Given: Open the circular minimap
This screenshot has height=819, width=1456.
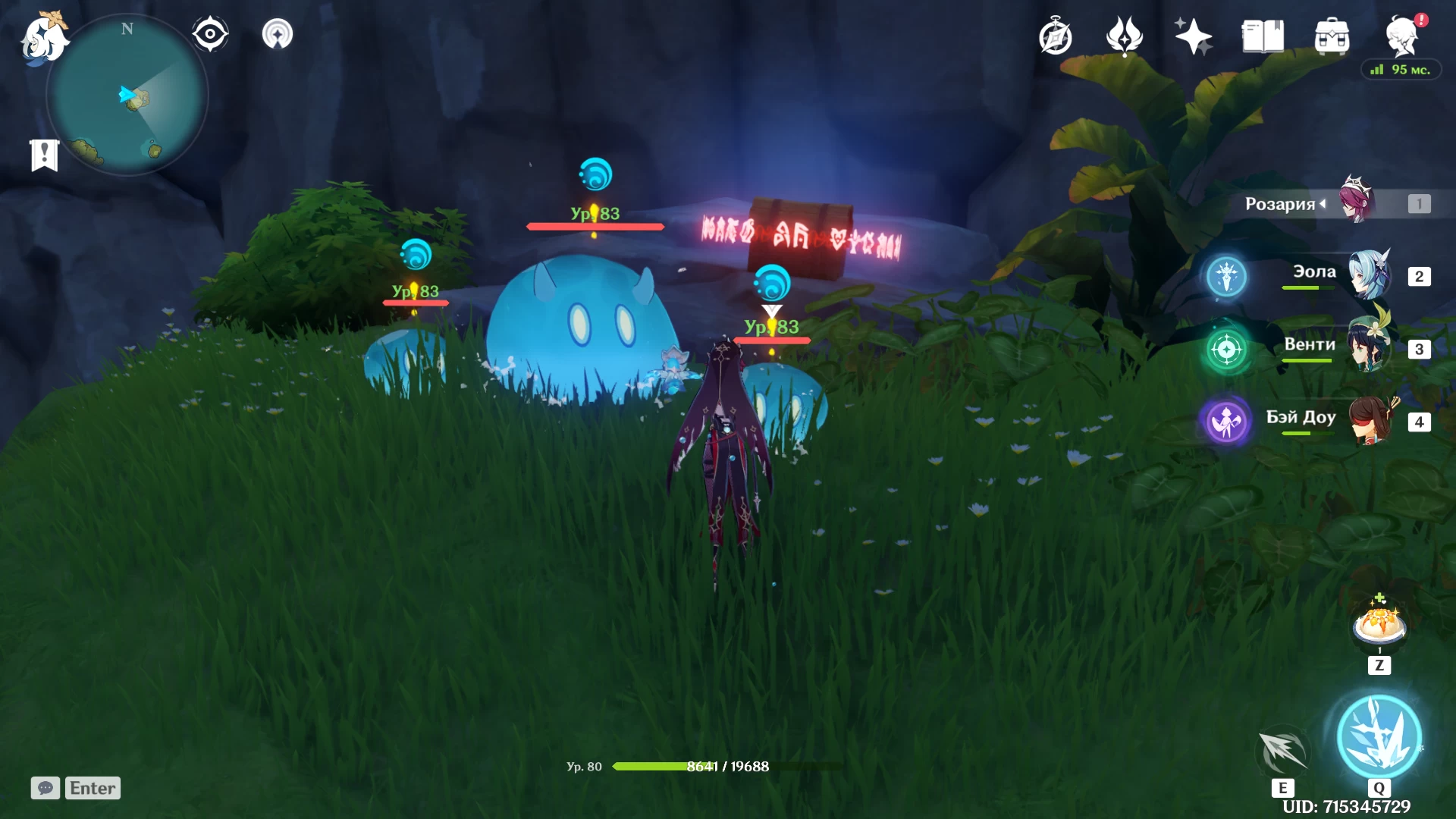Looking at the screenshot, I should tap(127, 96).
